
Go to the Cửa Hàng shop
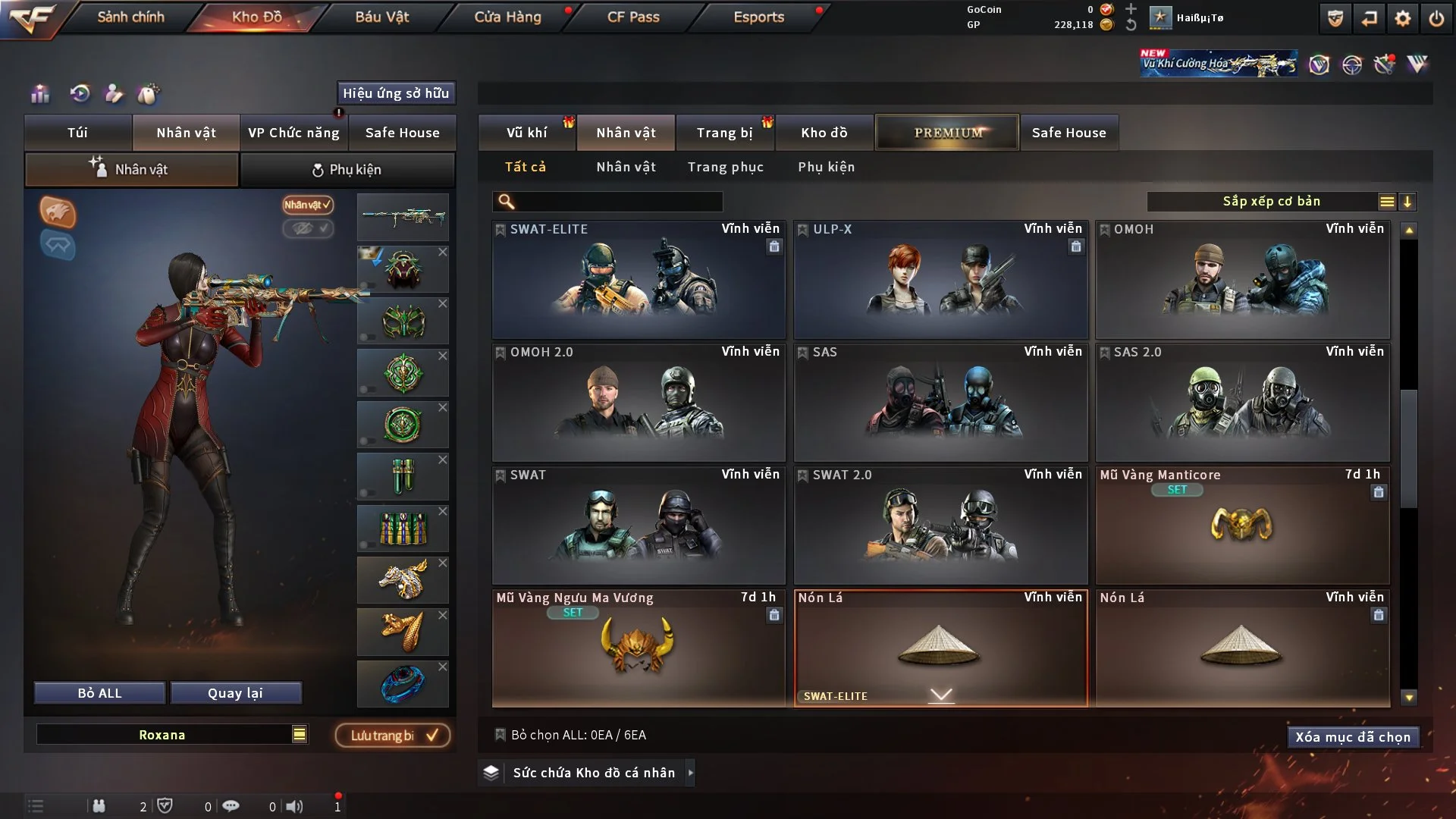coord(507,17)
